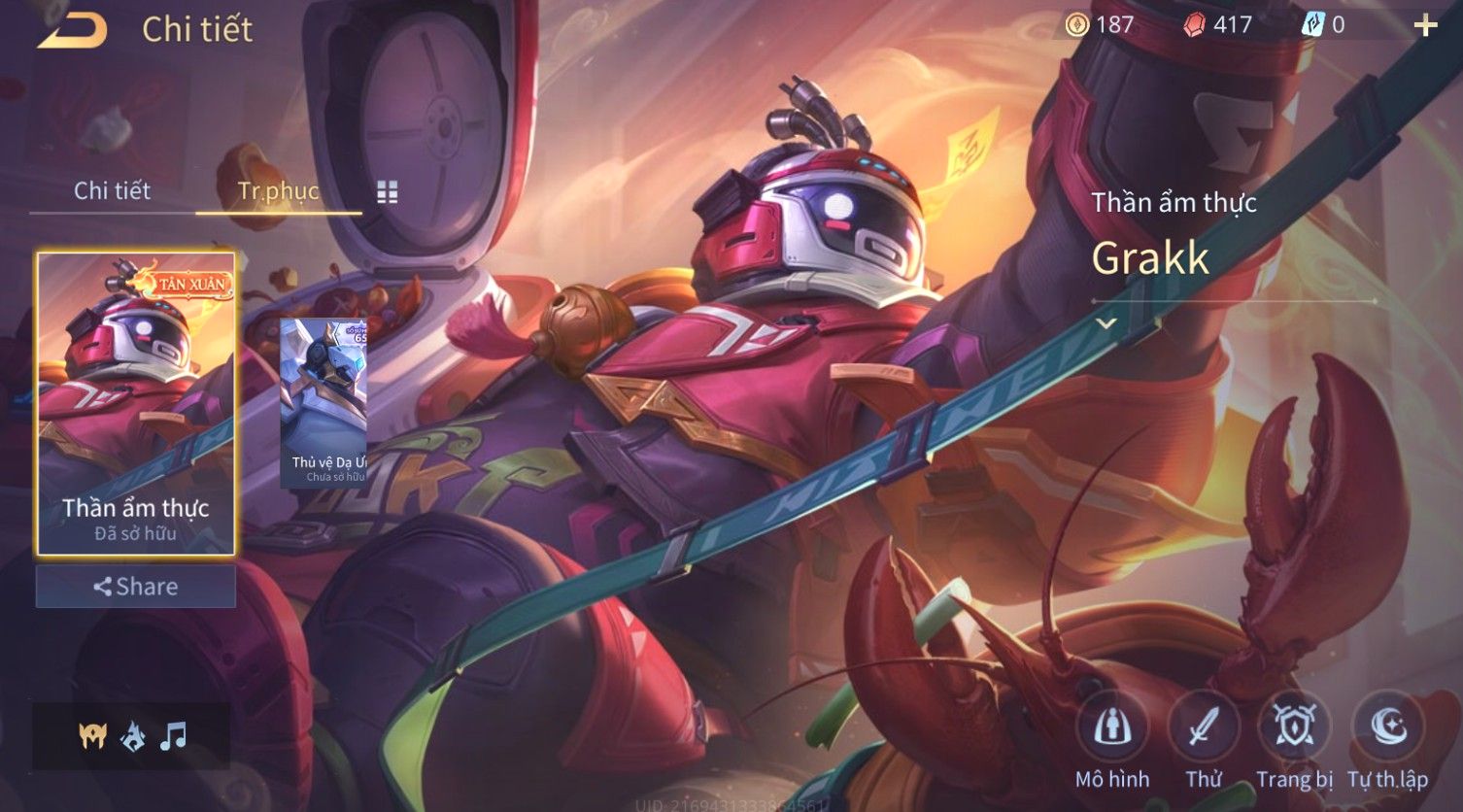Open the Tr.phục skins tab
1463x812 pixels.
278,190
